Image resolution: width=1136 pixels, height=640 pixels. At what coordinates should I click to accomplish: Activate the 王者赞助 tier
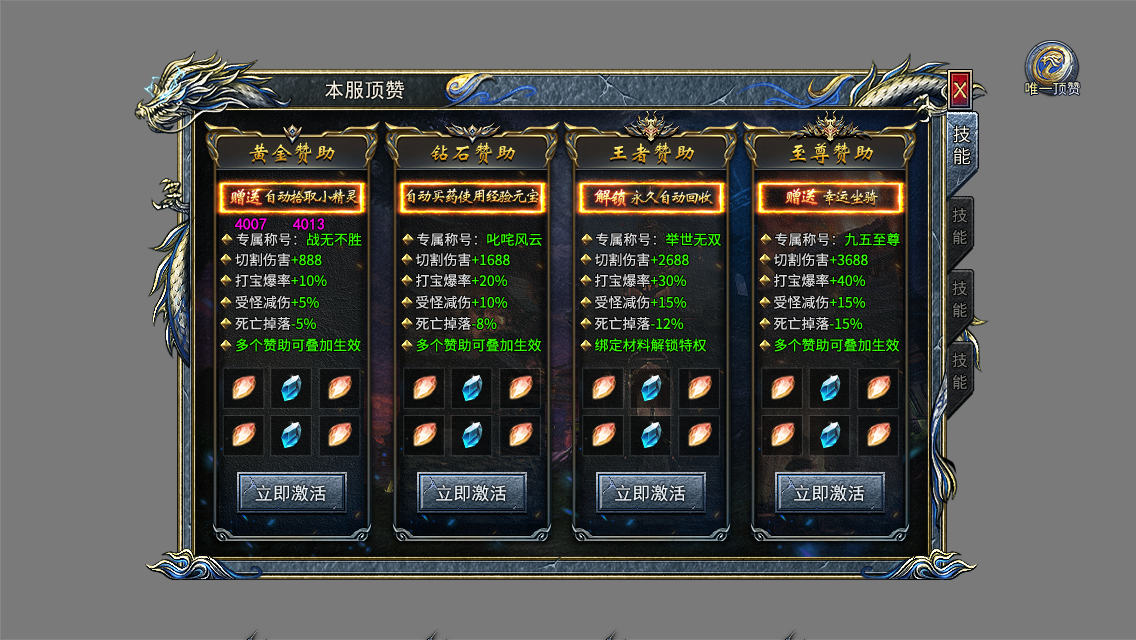point(651,493)
